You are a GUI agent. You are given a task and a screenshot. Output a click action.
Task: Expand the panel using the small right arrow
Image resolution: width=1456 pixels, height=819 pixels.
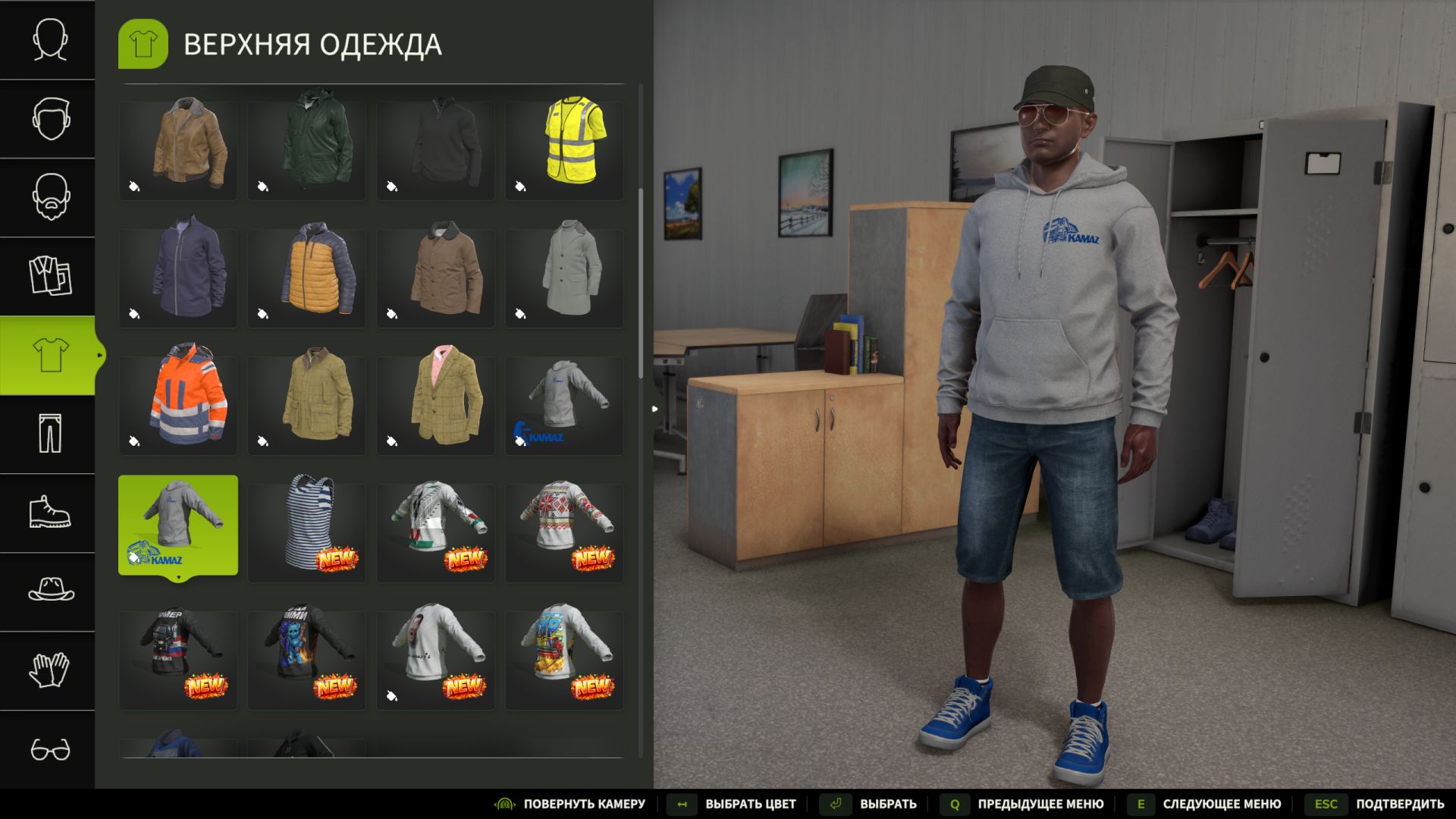coord(654,407)
